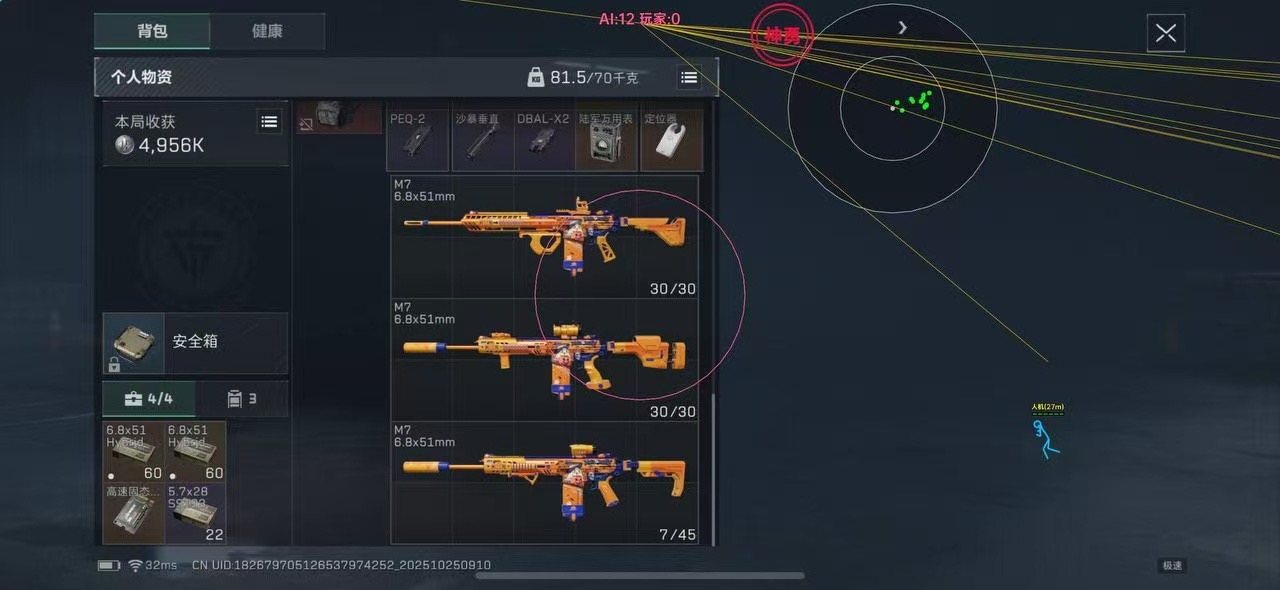The width and height of the screenshot is (1280, 590).
Task: Pick the DBAL-X2 laser item
Action: click(x=544, y=141)
